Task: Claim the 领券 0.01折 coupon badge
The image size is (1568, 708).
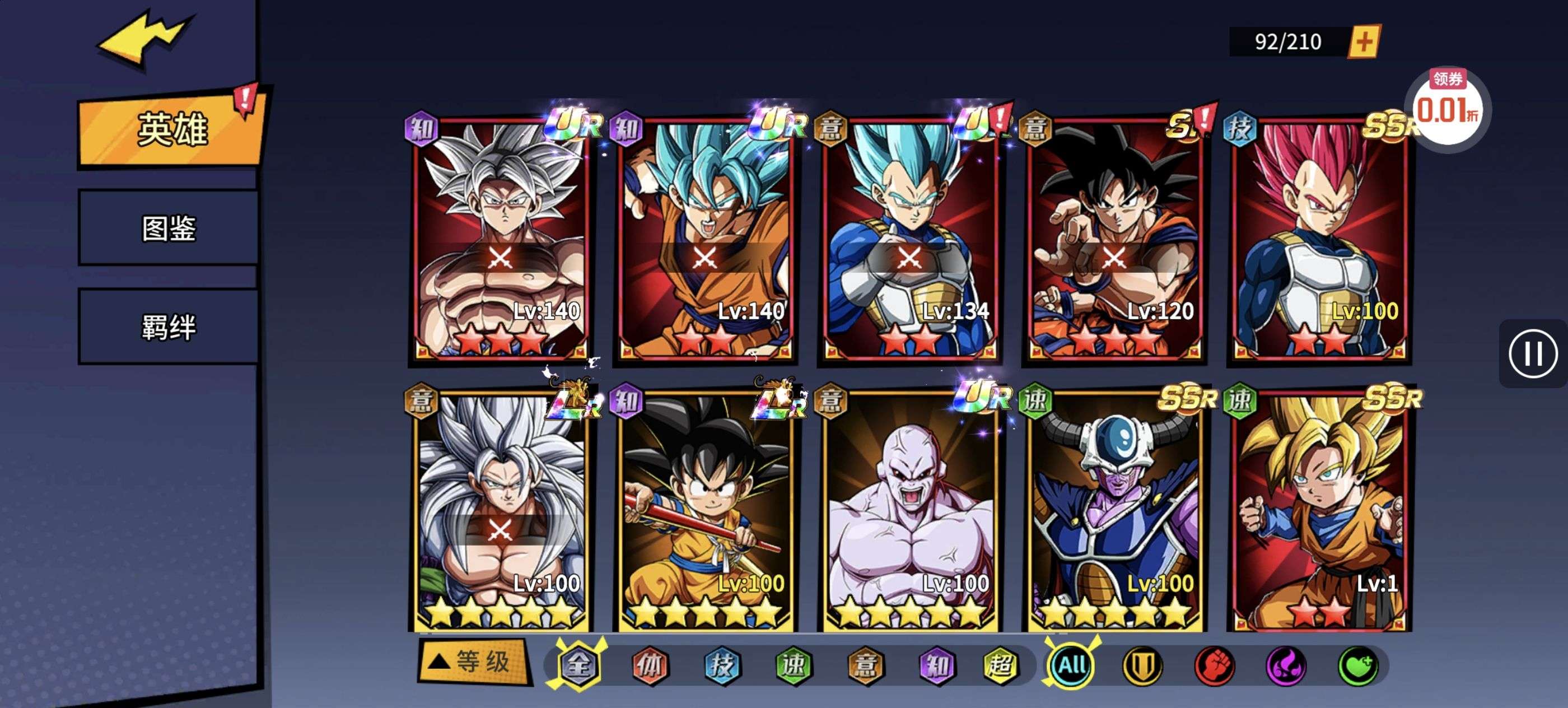Action: click(x=1447, y=108)
